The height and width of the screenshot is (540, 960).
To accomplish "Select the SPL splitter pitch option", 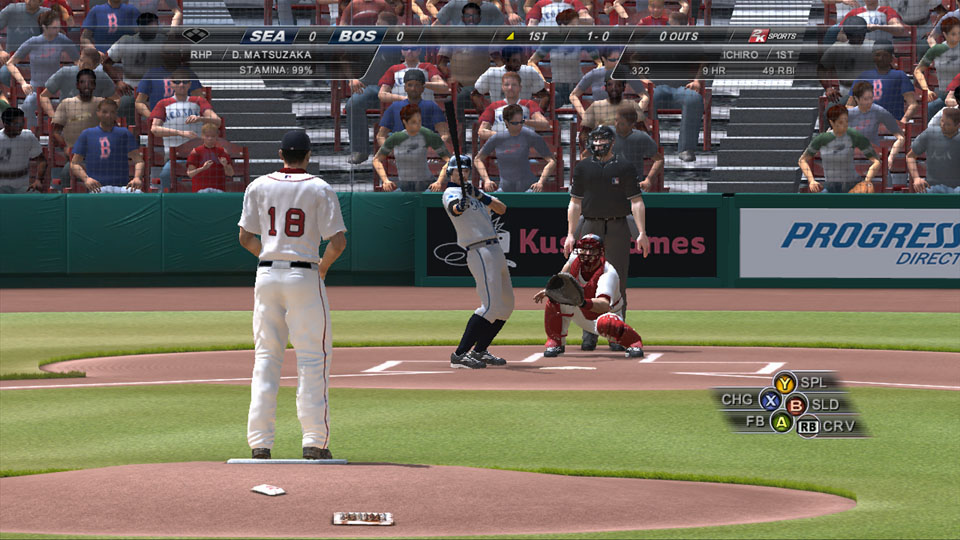I will pyautogui.click(x=785, y=382).
